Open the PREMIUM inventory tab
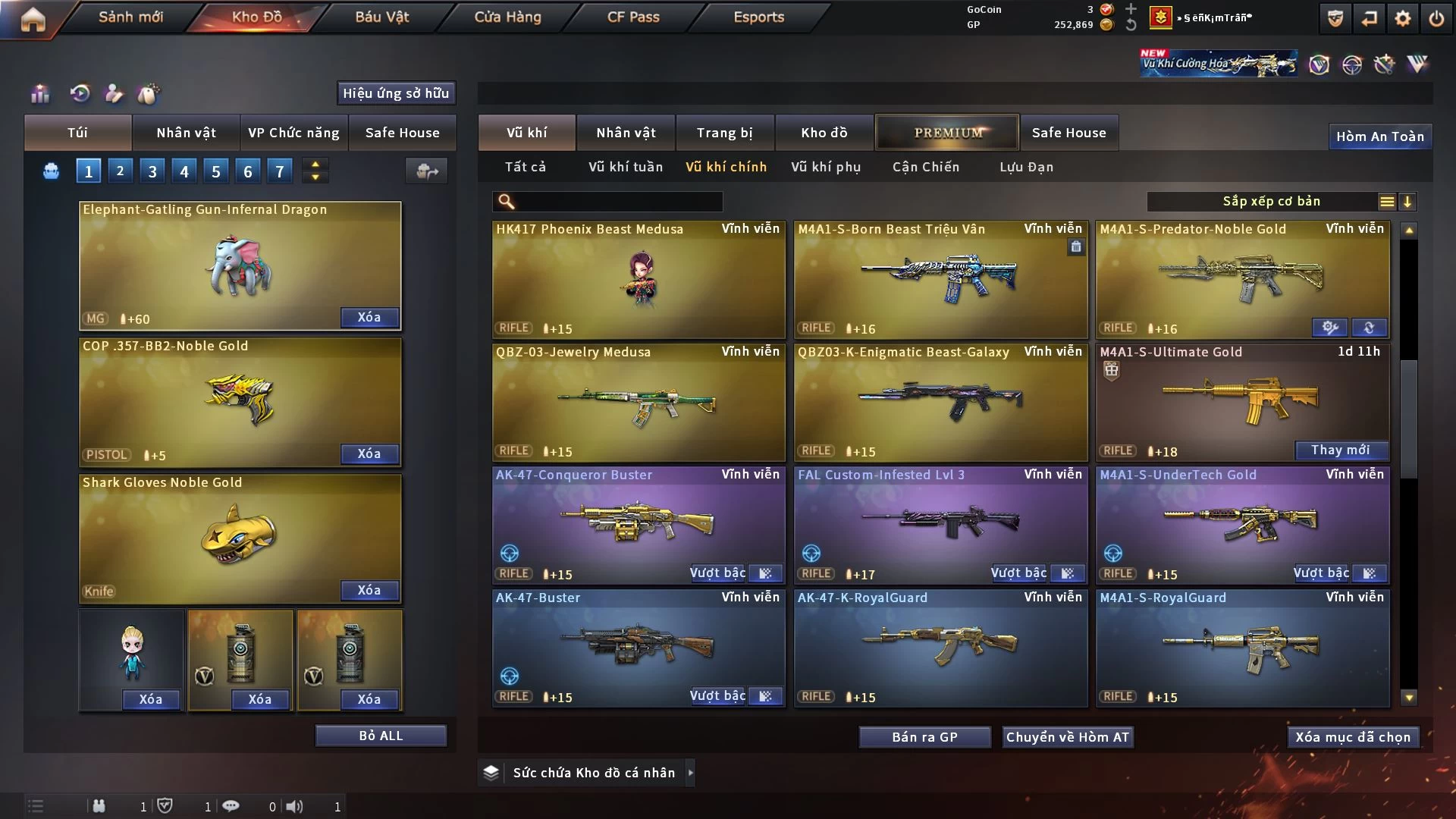Viewport: 1456px width, 819px height. (947, 133)
